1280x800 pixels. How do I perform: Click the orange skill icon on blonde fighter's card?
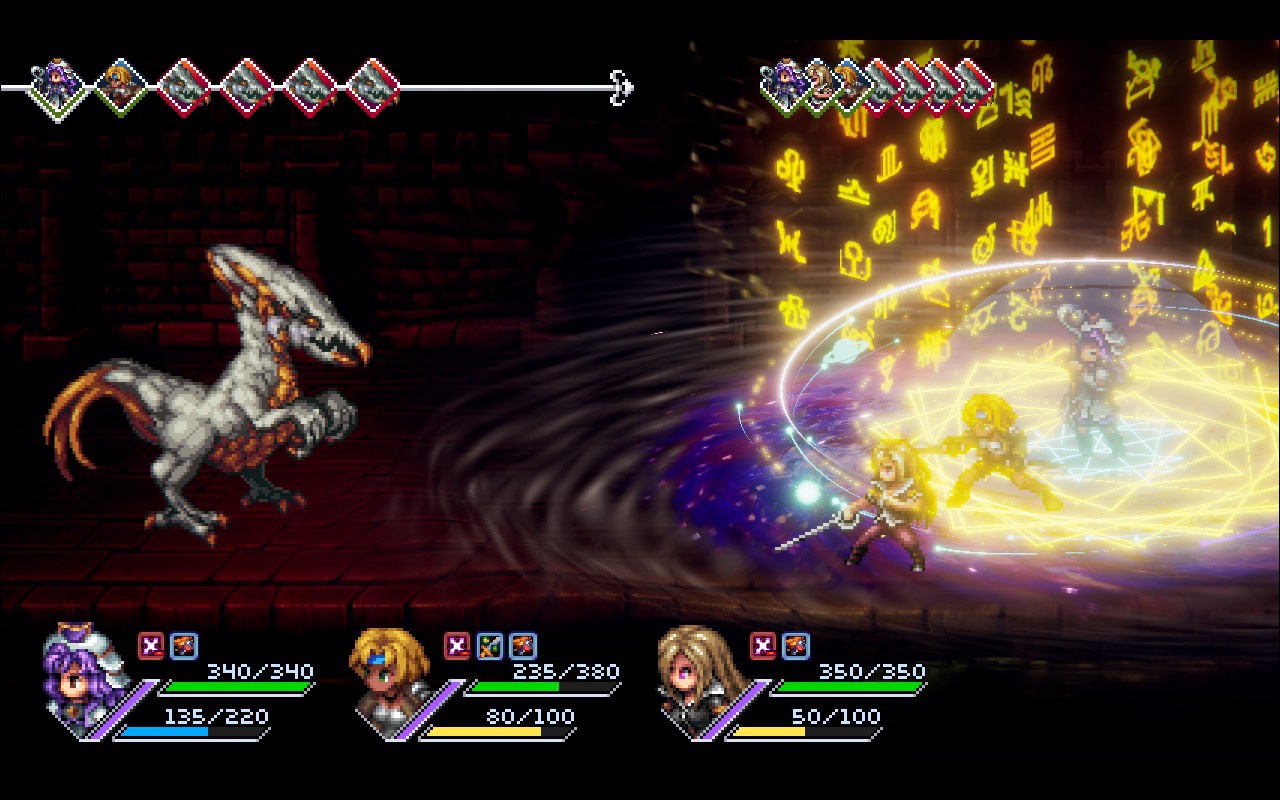click(x=521, y=647)
